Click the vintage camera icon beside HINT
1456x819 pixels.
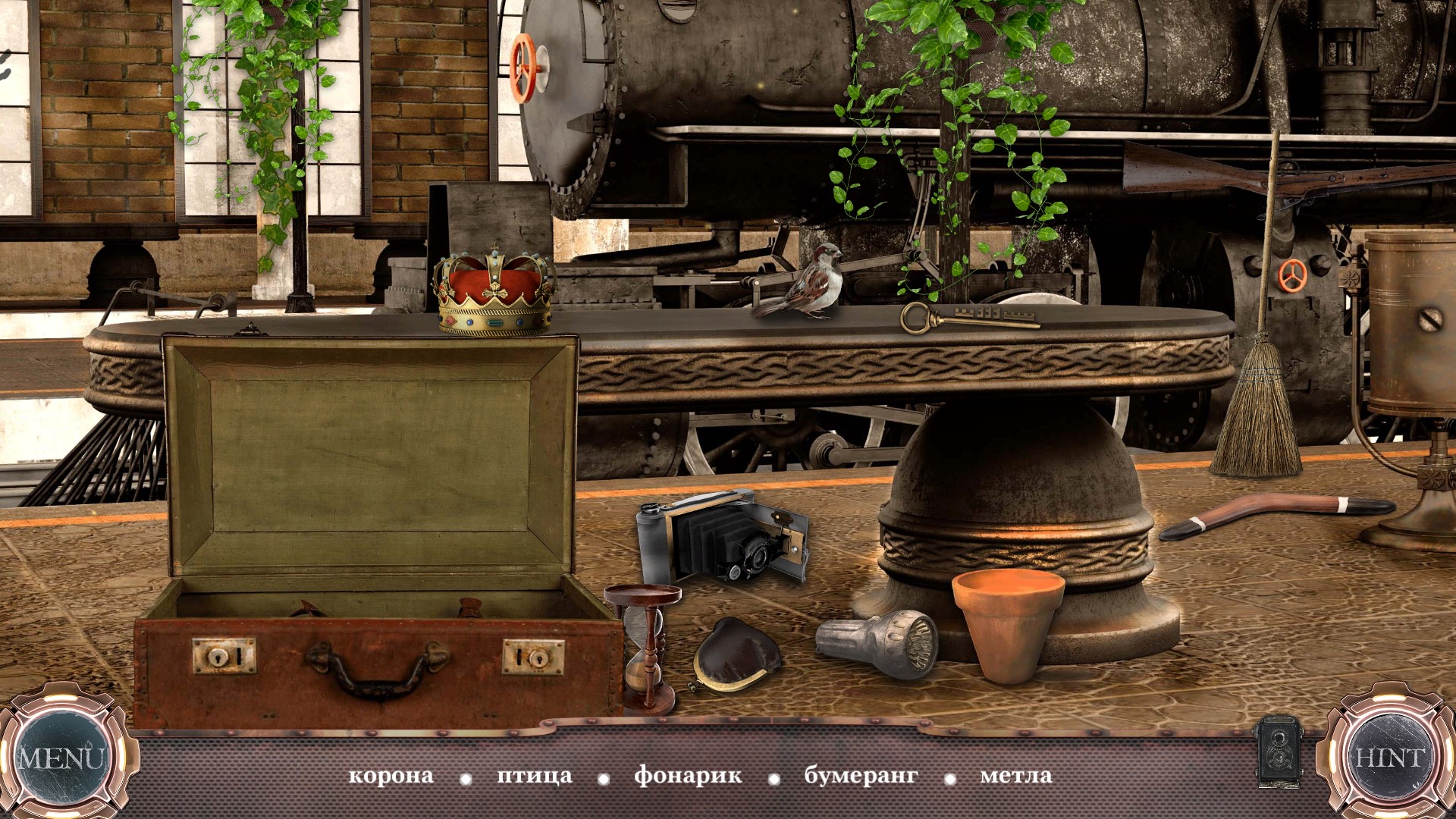[1279, 750]
